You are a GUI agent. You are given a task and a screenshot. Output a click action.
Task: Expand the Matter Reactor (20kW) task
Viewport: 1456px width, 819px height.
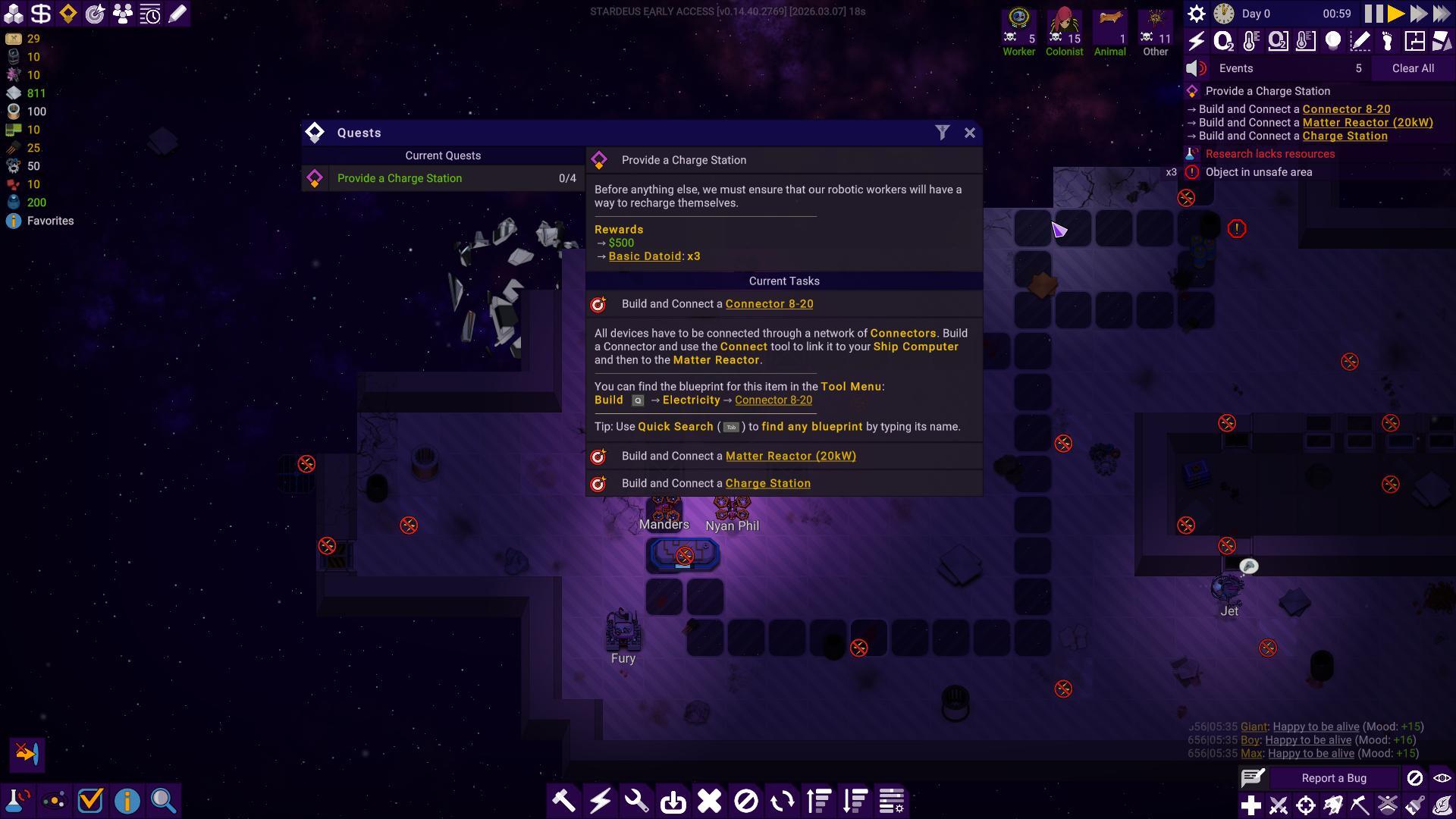(x=790, y=456)
